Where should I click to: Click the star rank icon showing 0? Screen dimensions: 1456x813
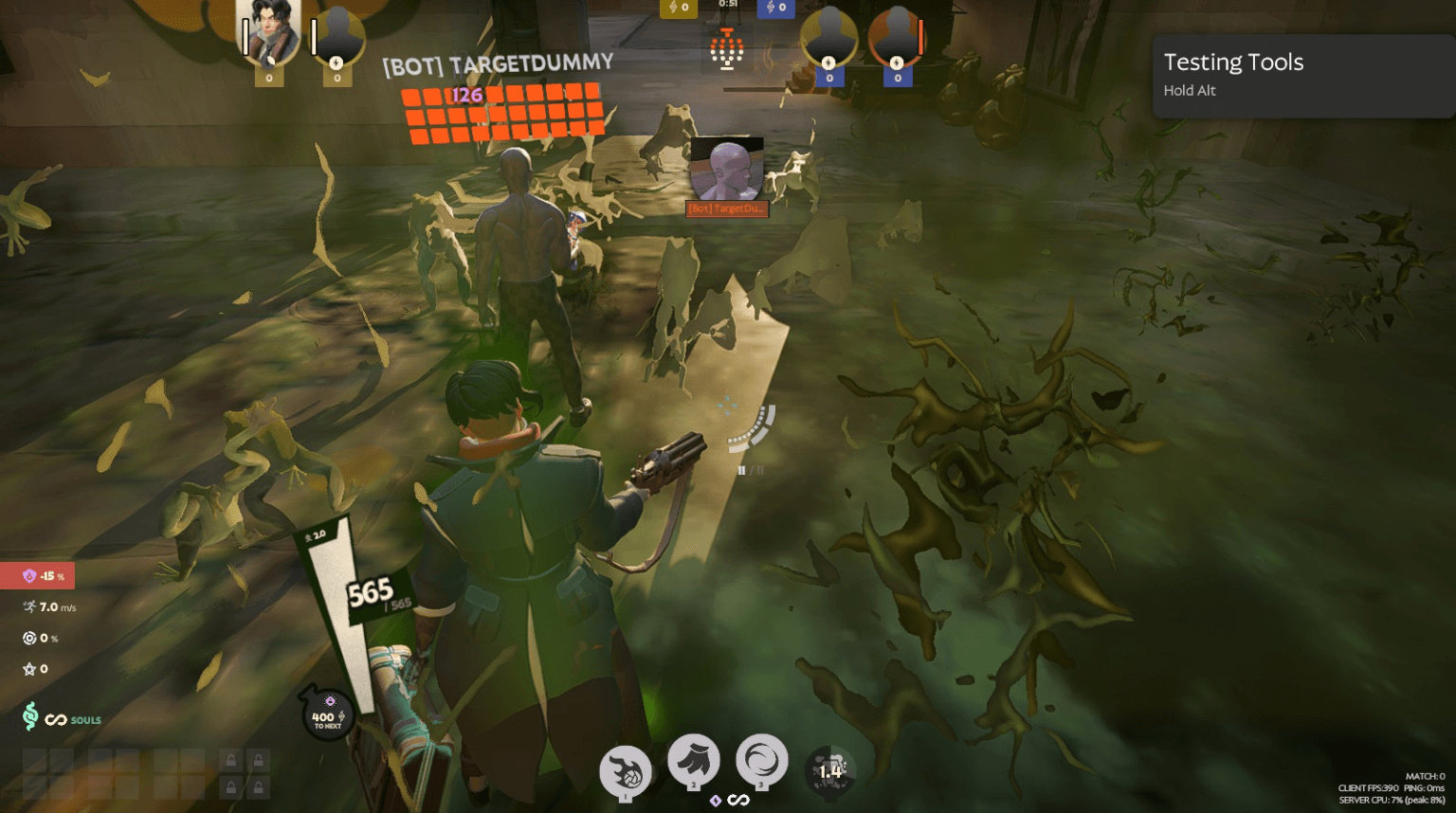pyautogui.click(x=27, y=669)
